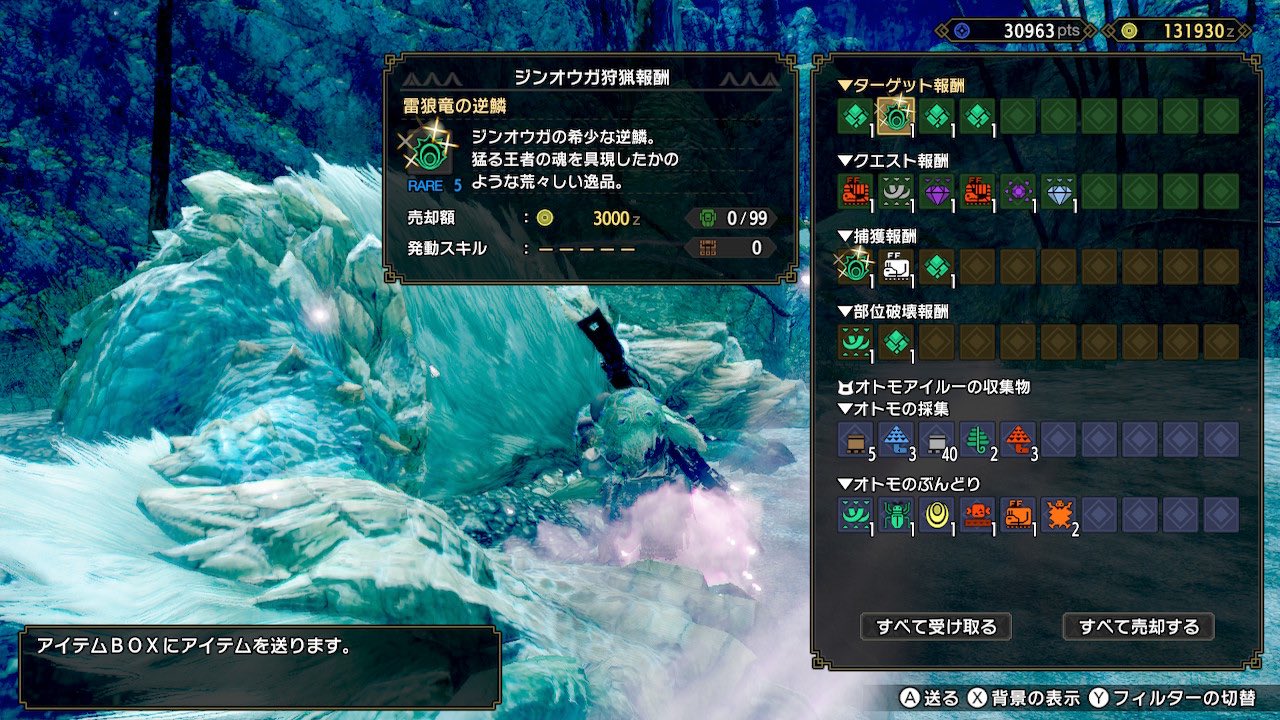Image resolution: width=1280 pixels, height=720 pixels.
Task: Click the yellow ring item in Buddy plunder row
Action: tap(936, 514)
